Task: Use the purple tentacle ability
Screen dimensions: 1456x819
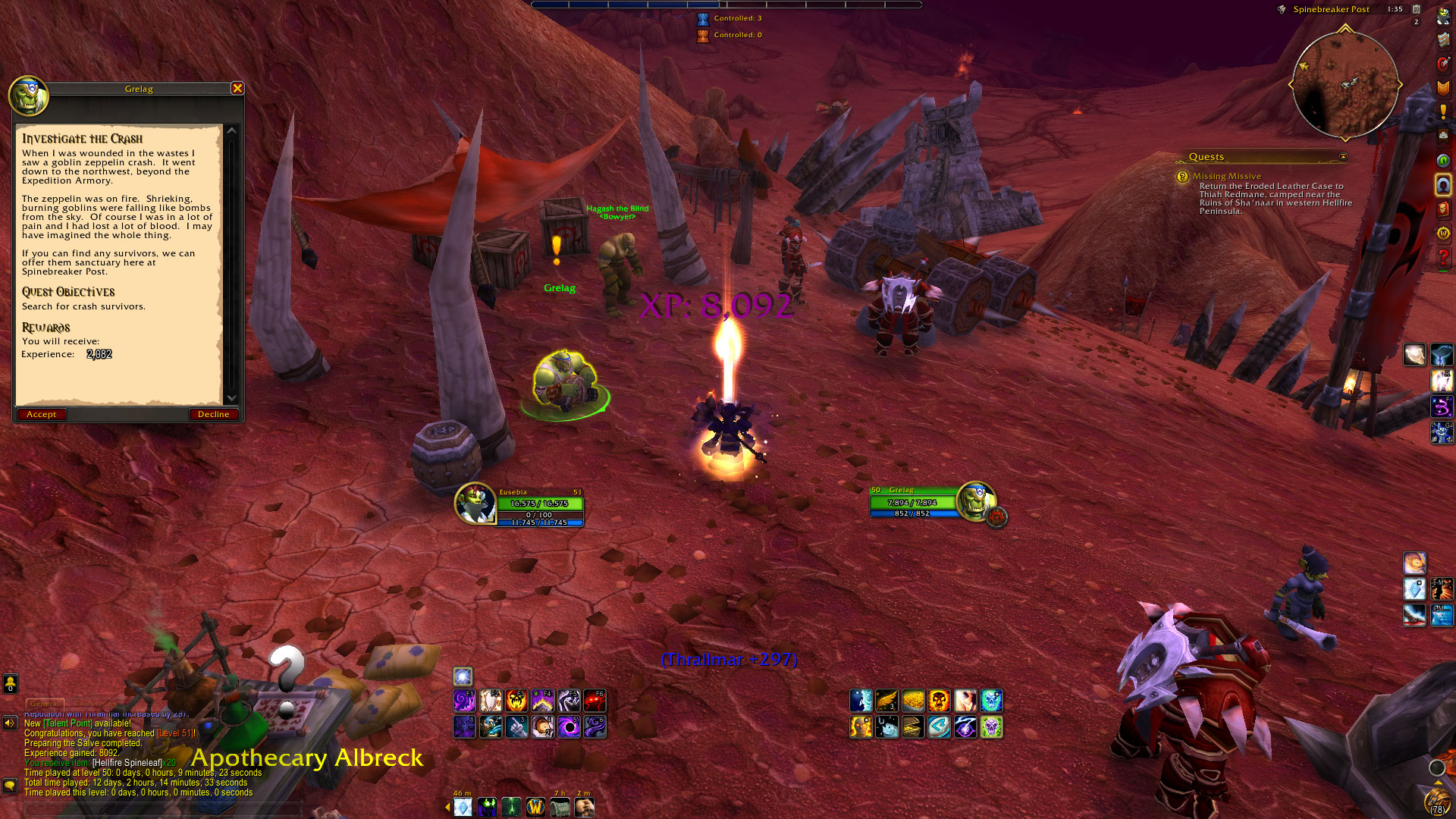Action: pyautogui.click(x=595, y=727)
